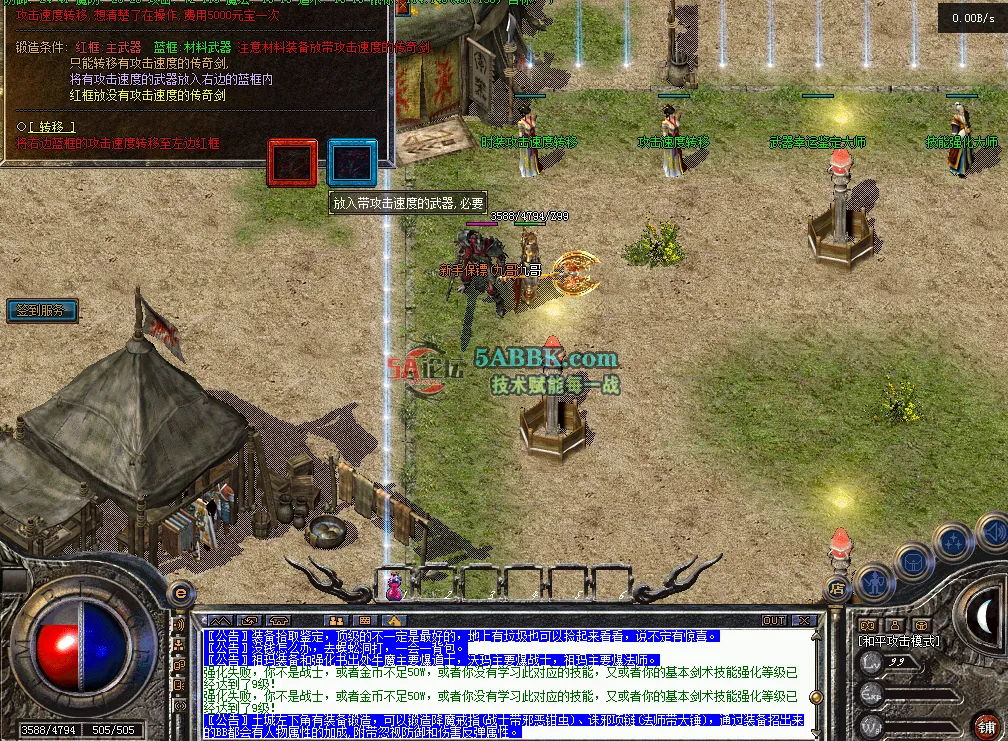
Task: Select the red main weapon slot
Action: point(293,163)
